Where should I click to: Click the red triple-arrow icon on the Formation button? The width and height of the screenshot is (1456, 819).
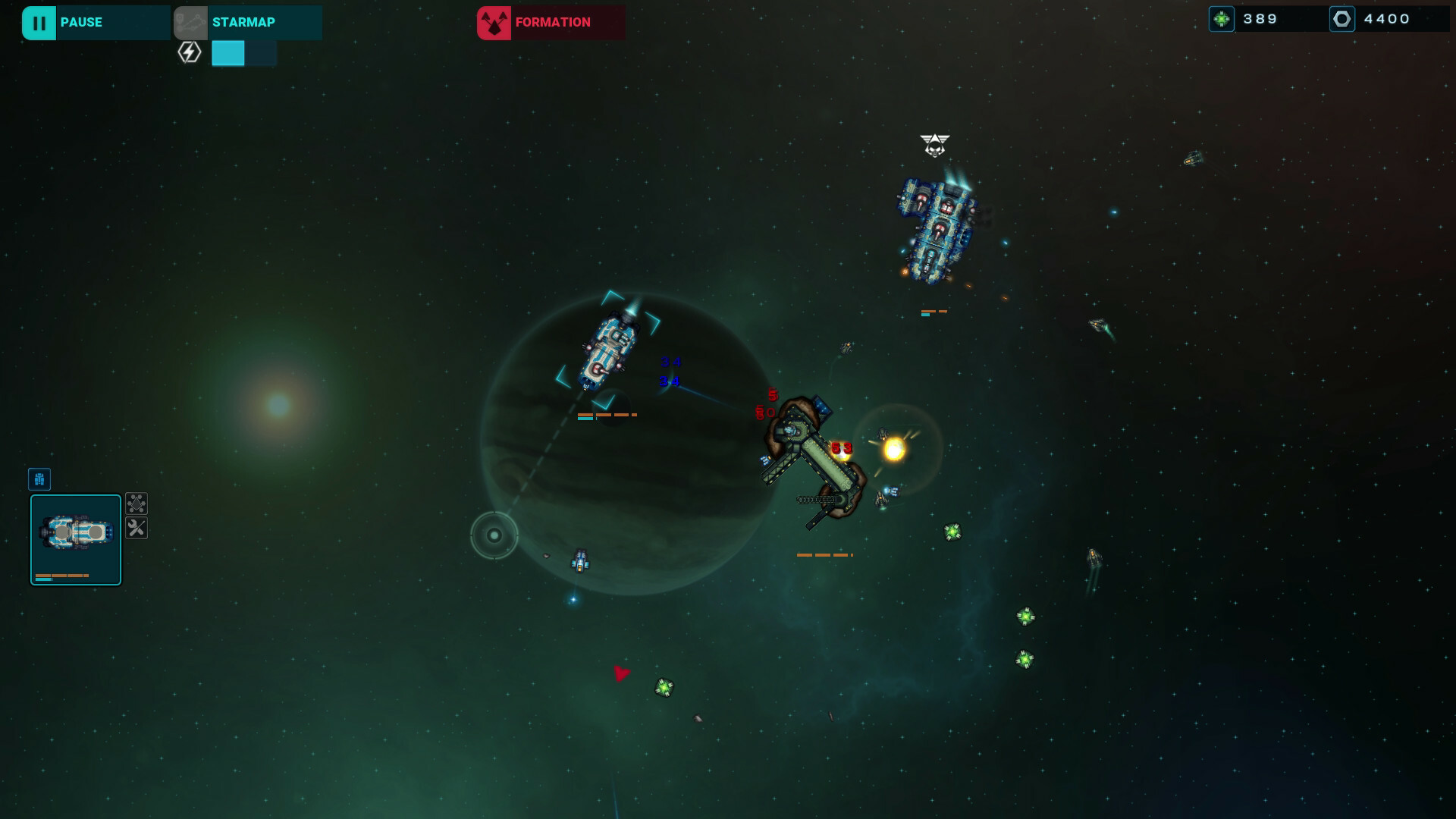(494, 22)
